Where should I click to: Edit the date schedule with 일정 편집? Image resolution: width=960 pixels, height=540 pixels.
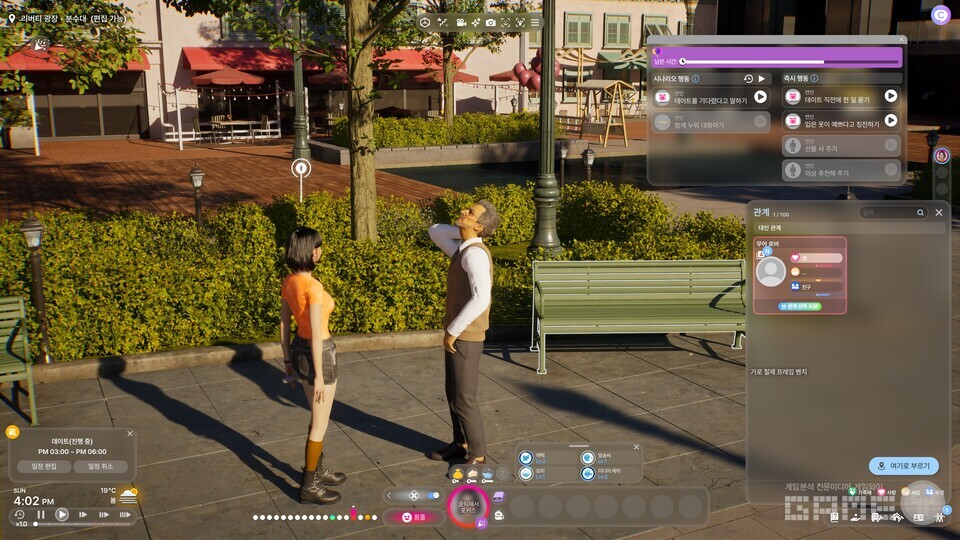(44, 466)
